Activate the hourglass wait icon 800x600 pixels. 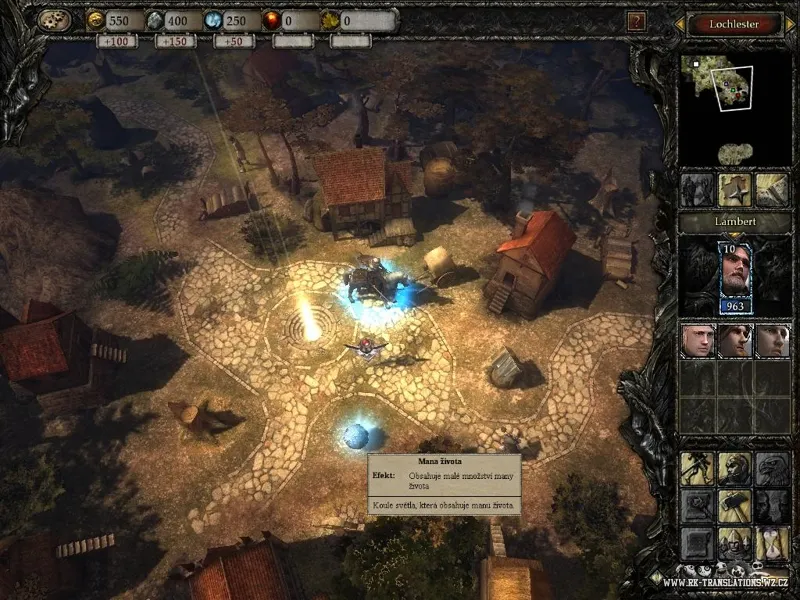[771, 543]
